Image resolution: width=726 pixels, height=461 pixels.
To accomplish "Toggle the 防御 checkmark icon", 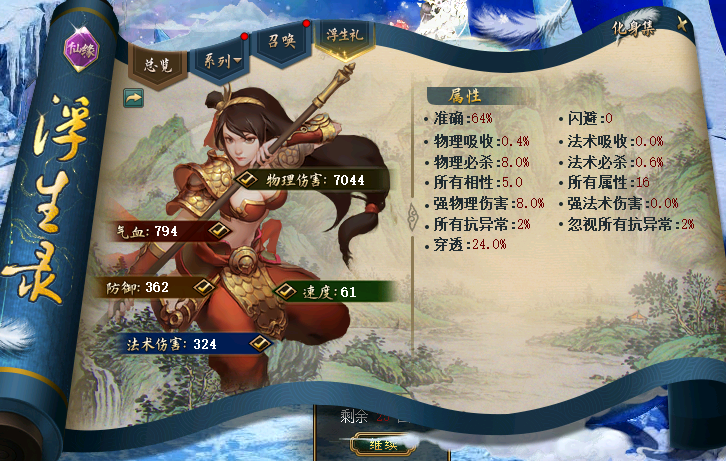I will pyautogui.click(x=204, y=287).
